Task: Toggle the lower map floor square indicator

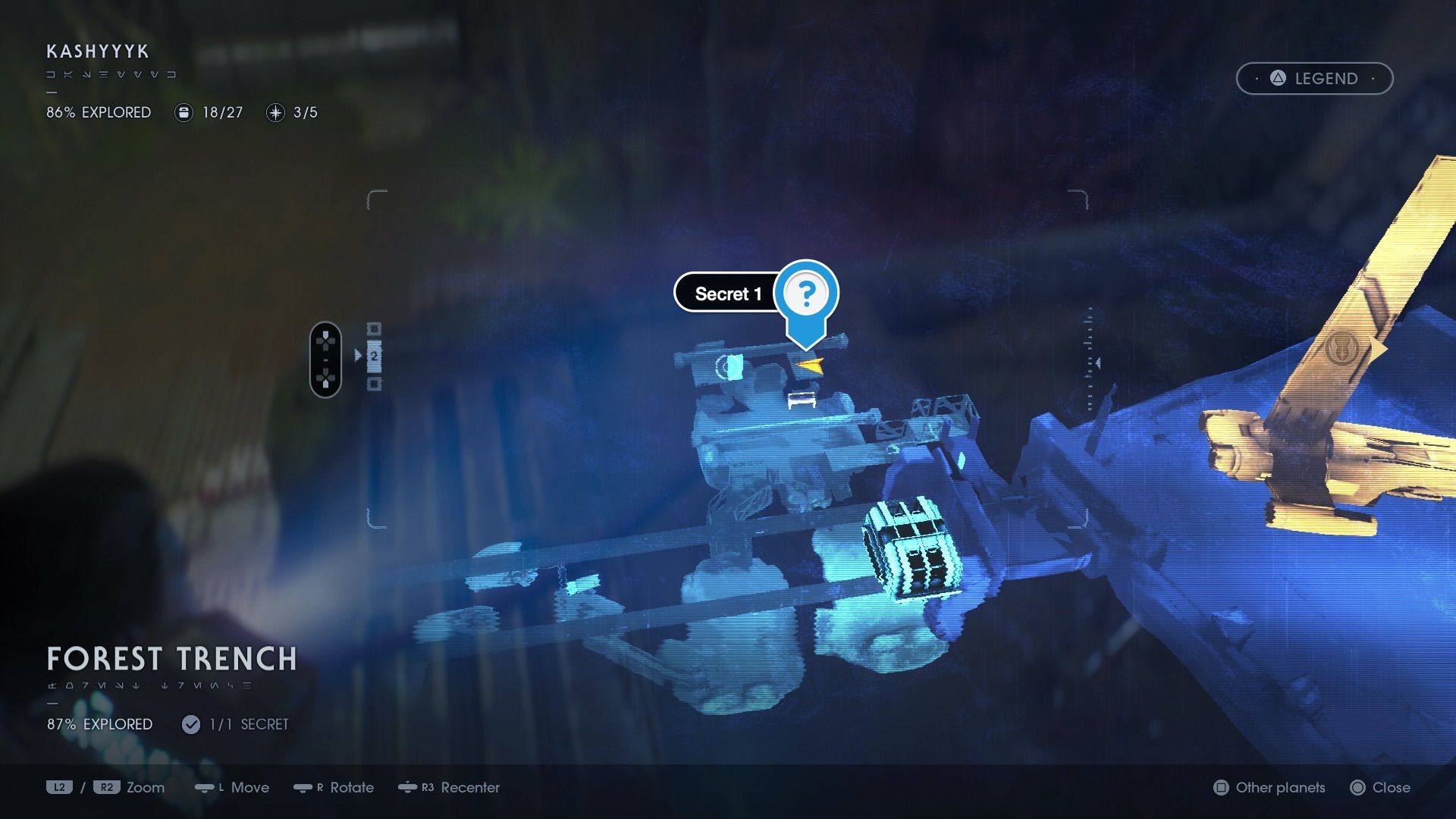Action: tap(374, 383)
